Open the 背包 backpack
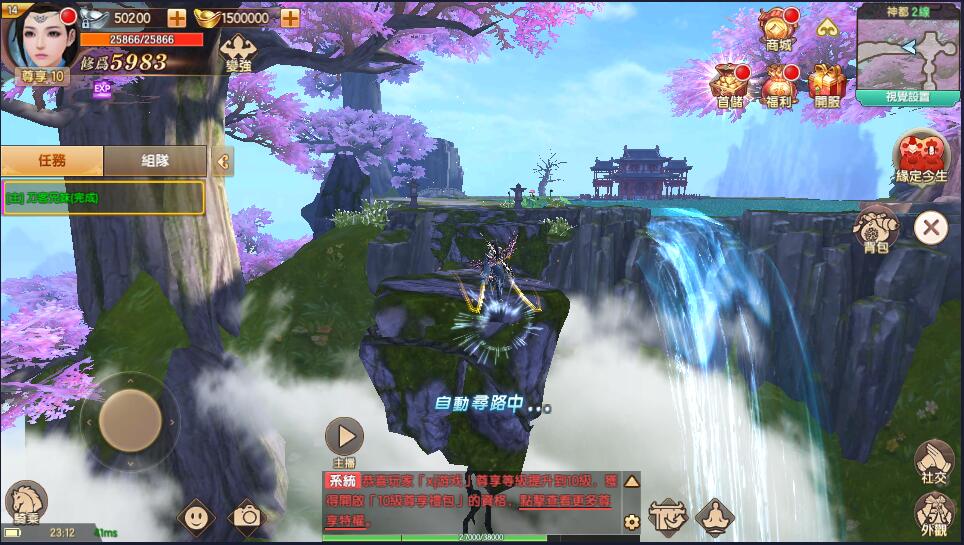Image resolution: width=964 pixels, height=545 pixels. (877, 228)
